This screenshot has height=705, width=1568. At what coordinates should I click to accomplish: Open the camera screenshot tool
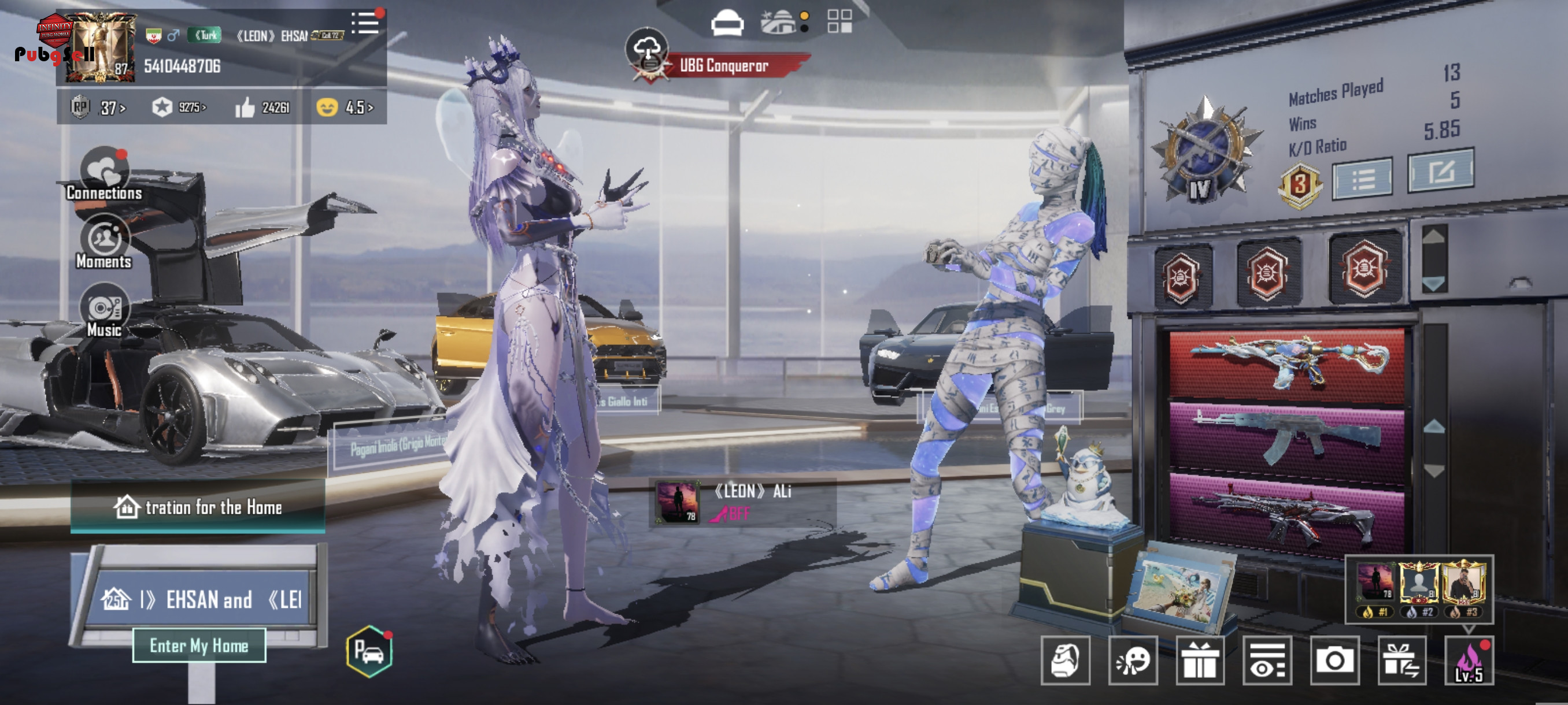click(x=1335, y=661)
